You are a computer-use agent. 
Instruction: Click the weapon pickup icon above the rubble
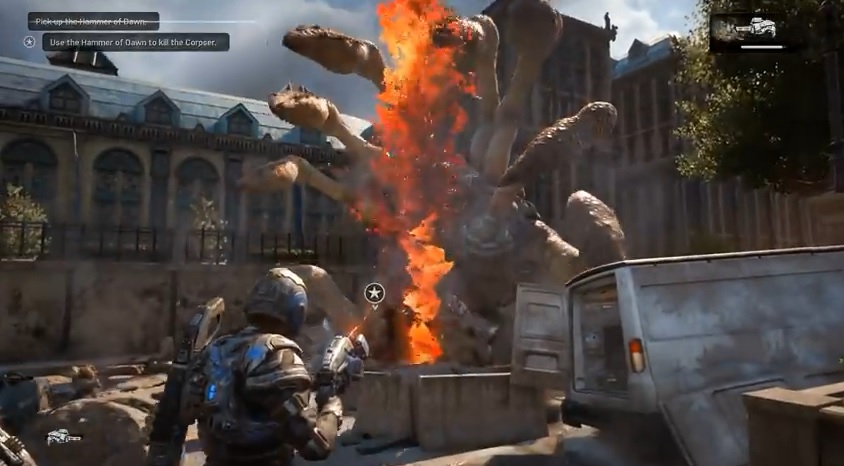point(63,437)
